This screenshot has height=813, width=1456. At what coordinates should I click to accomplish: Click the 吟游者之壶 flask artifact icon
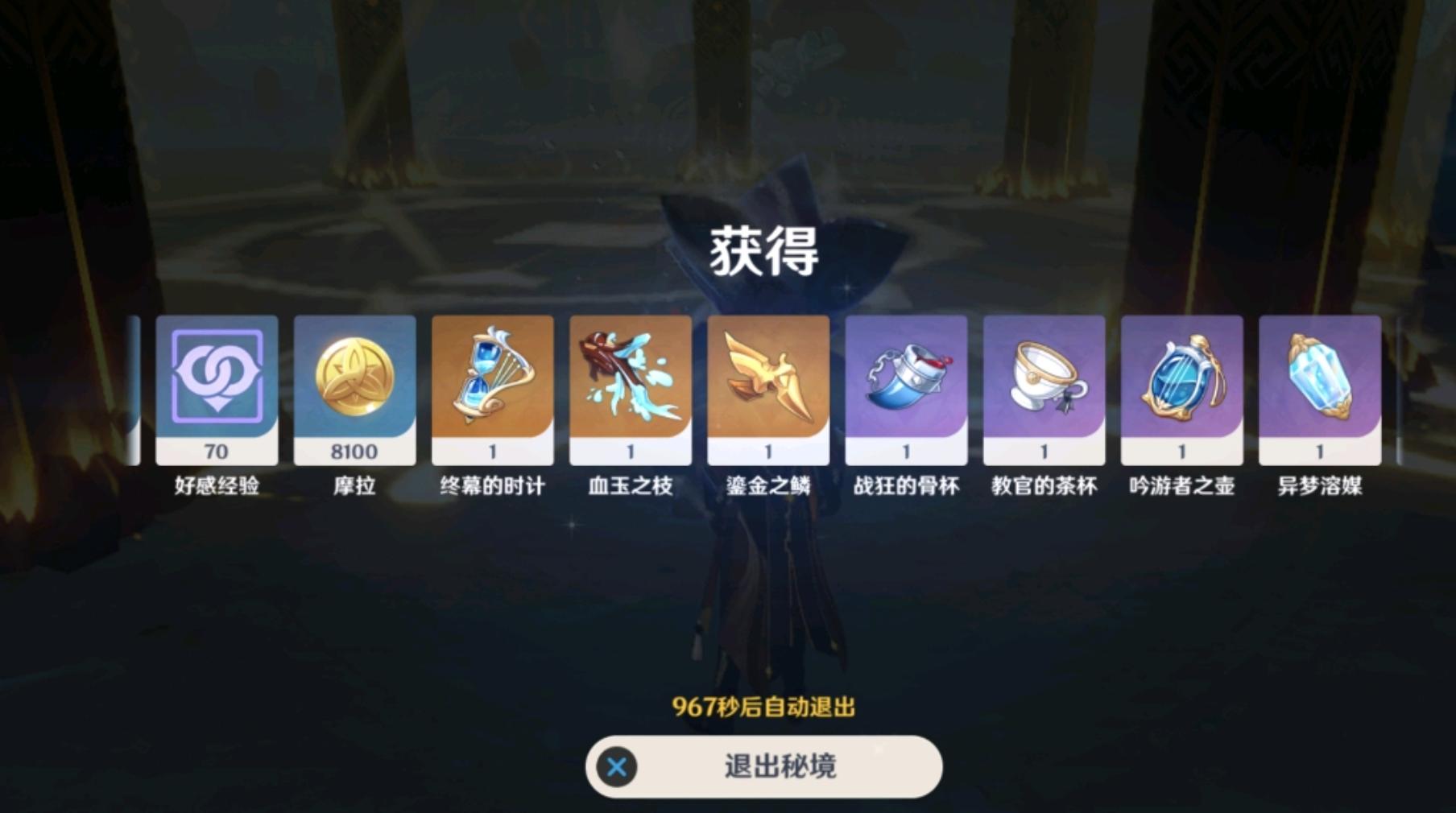pos(1181,378)
